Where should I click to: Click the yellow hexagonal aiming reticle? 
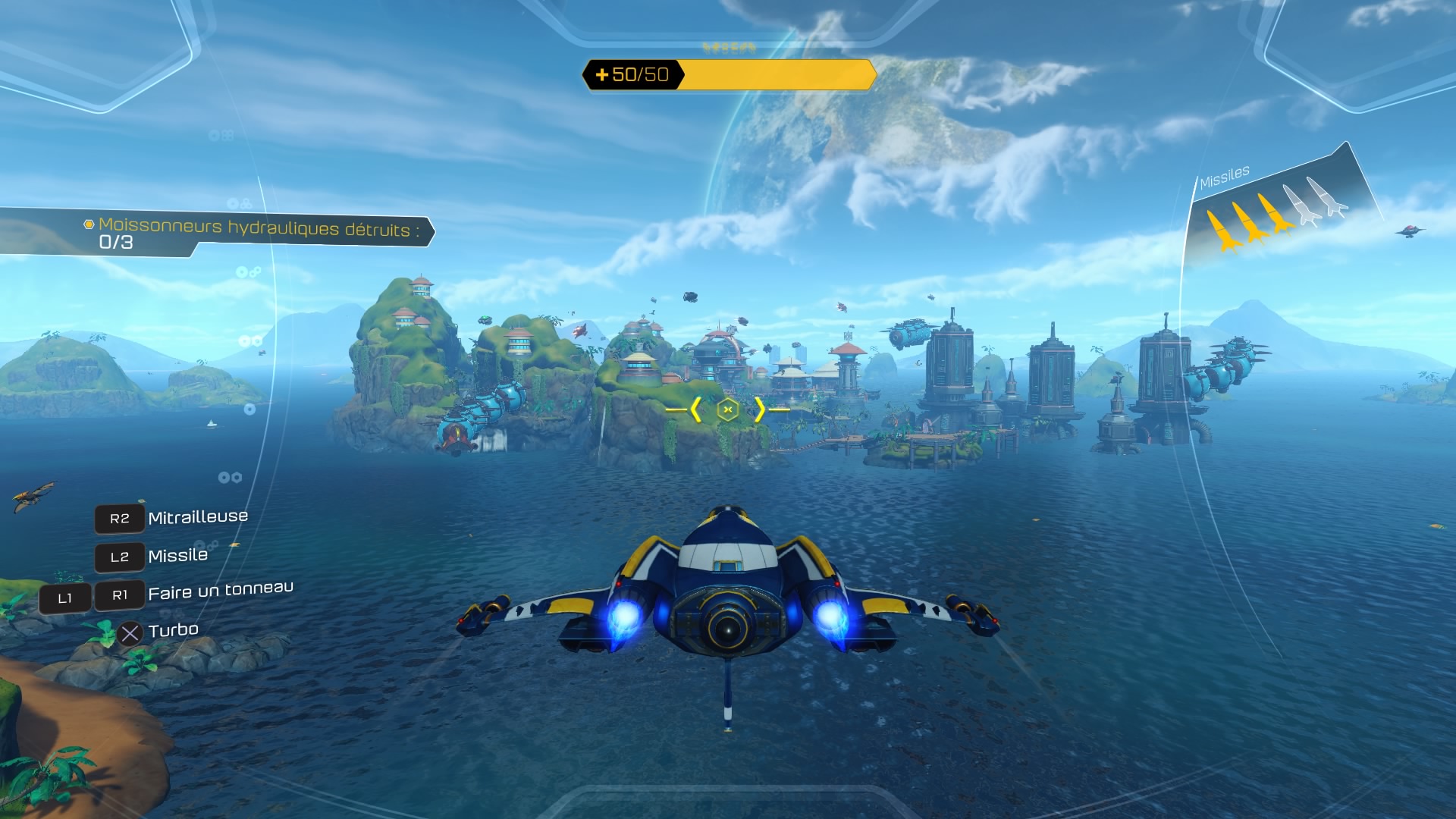[727, 409]
